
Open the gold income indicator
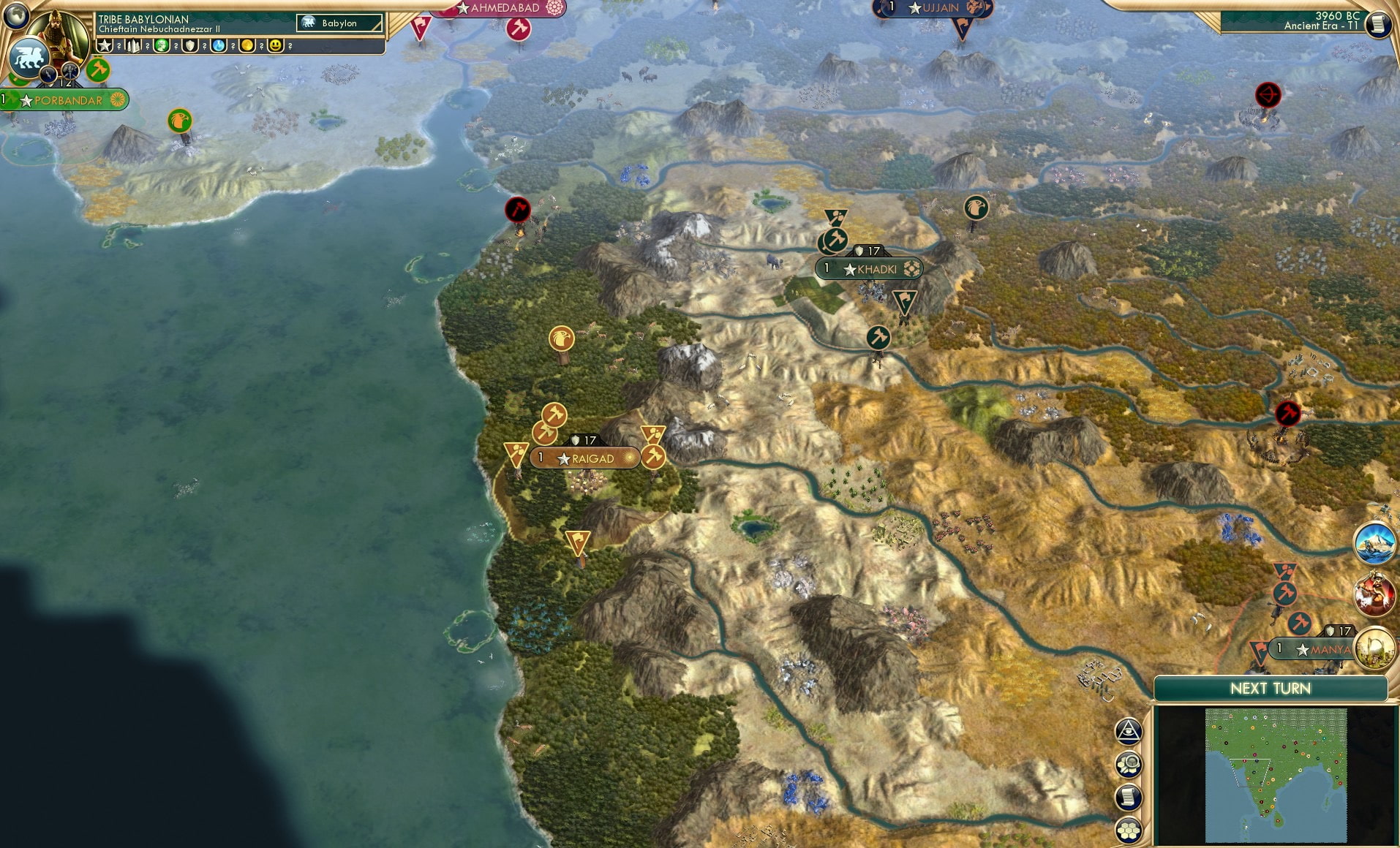tap(248, 45)
